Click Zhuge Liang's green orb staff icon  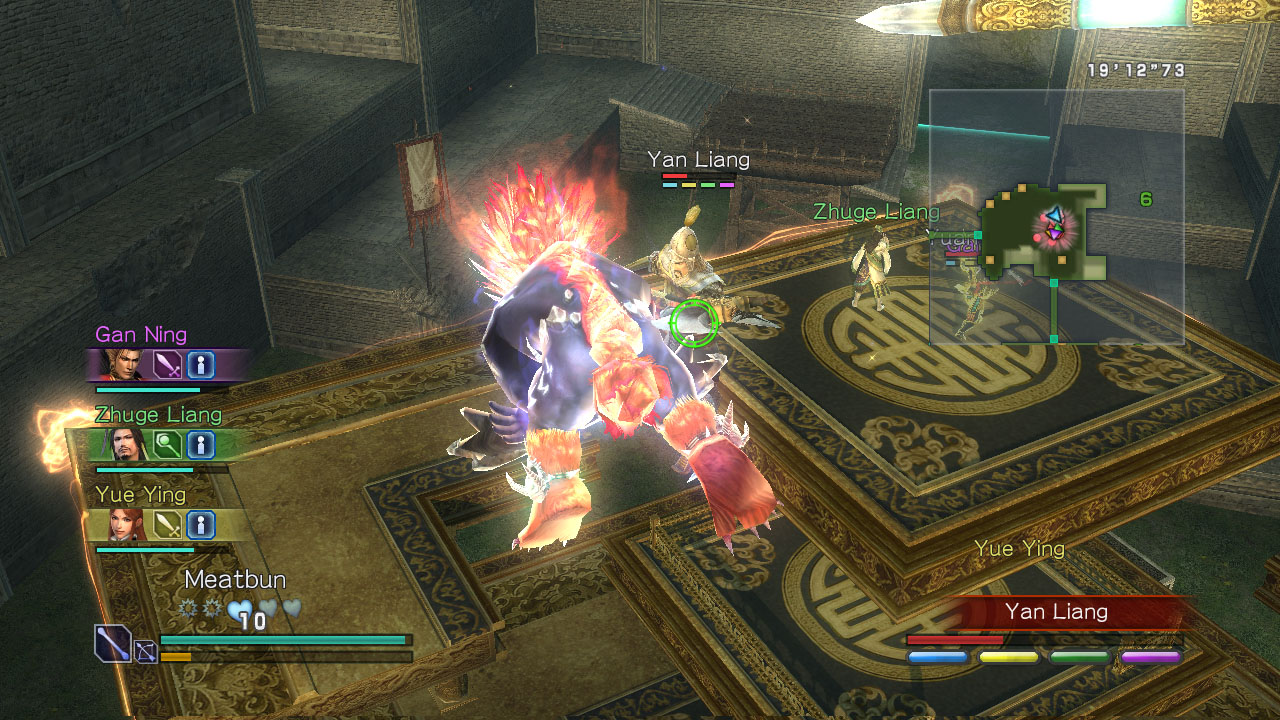coord(168,445)
